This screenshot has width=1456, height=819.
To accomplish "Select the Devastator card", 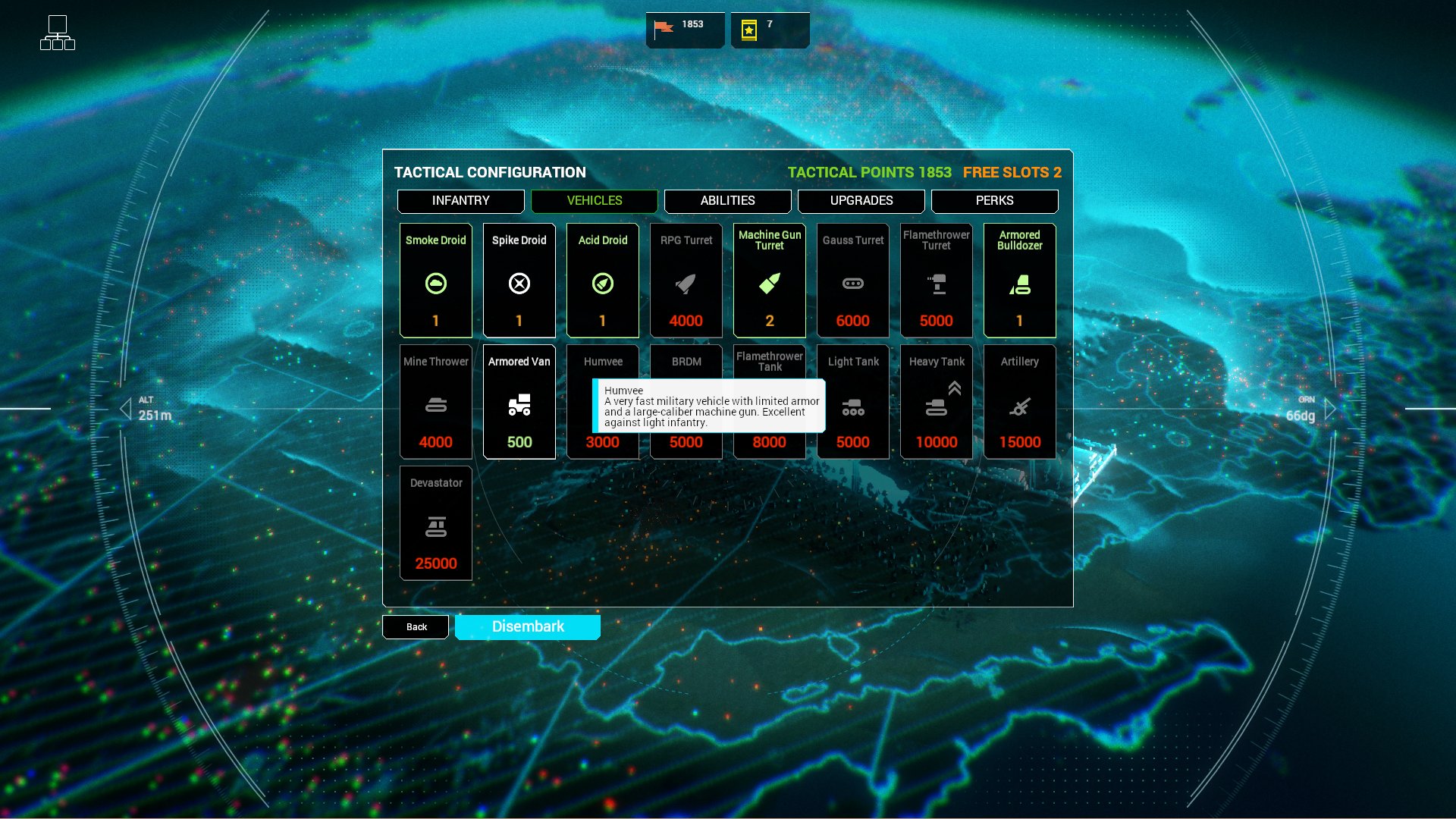I will click(436, 523).
